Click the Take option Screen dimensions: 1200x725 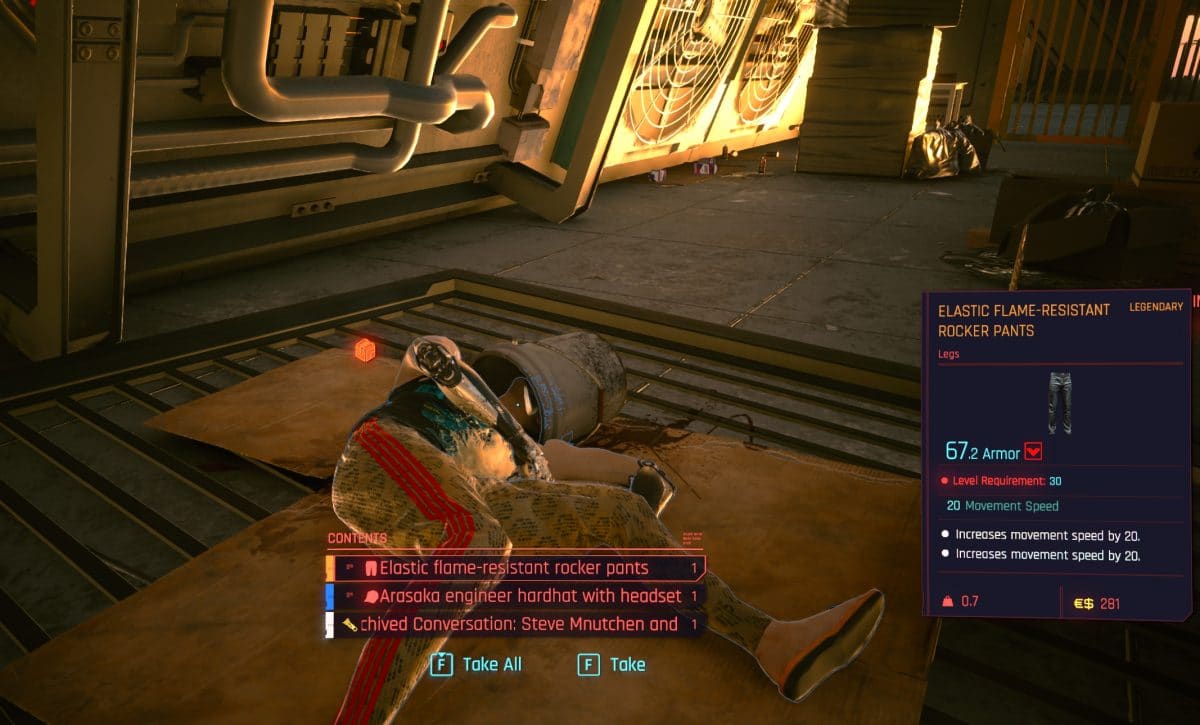click(613, 664)
